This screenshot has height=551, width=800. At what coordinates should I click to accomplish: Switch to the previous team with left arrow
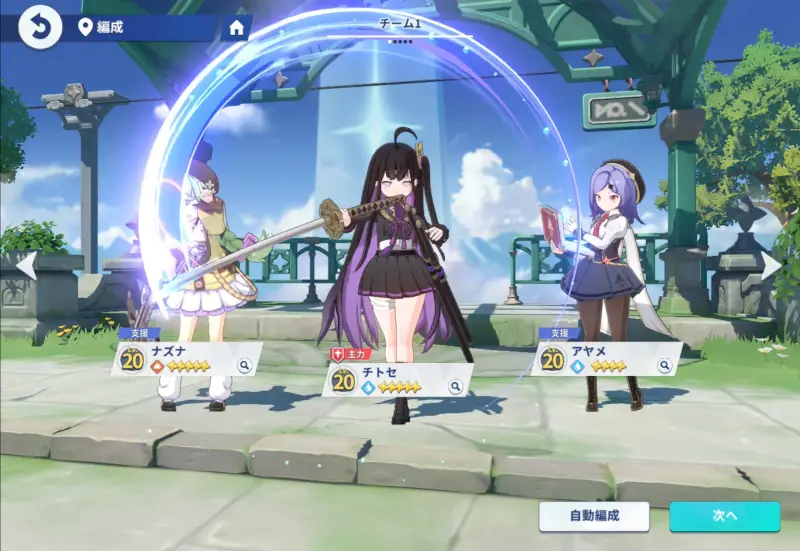pos(27,266)
